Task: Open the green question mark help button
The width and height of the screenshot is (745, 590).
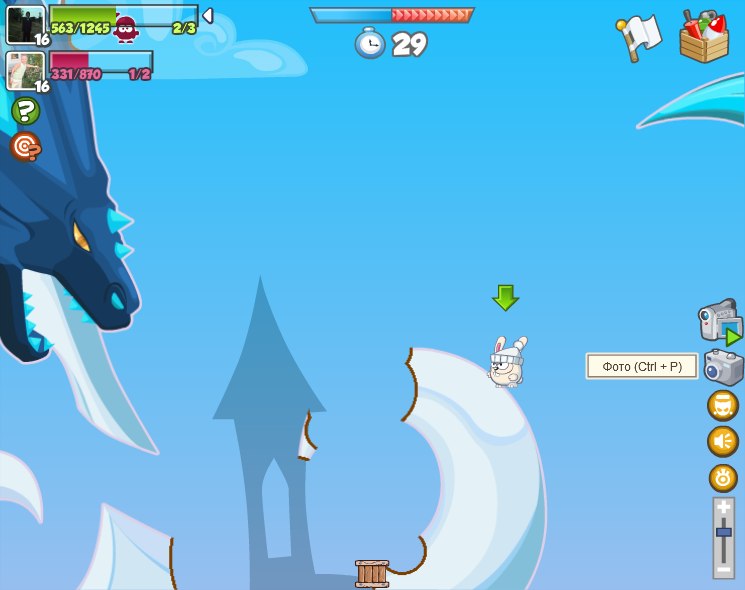Action: pyautogui.click(x=25, y=110)
